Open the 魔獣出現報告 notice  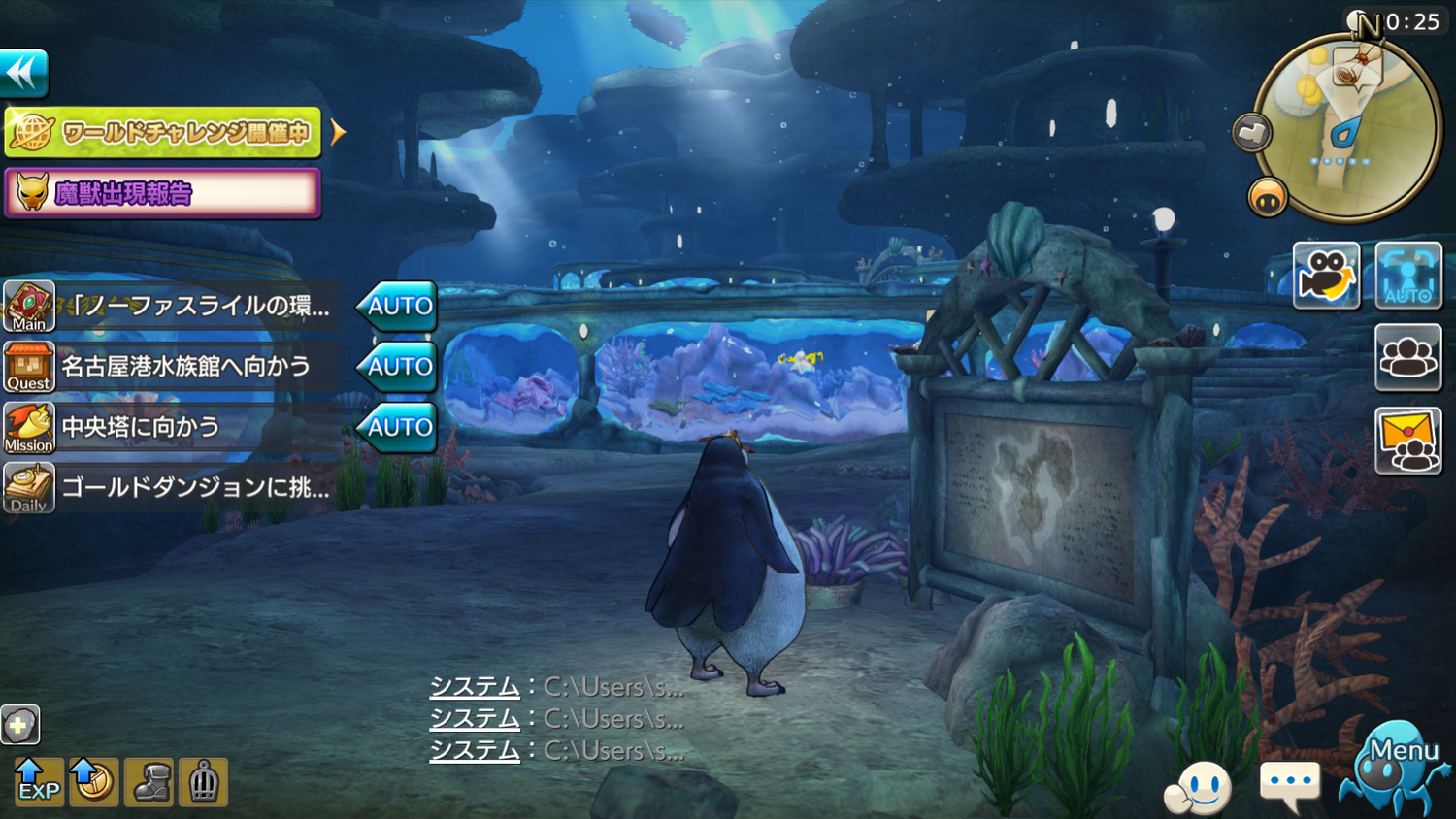(163, 193)
